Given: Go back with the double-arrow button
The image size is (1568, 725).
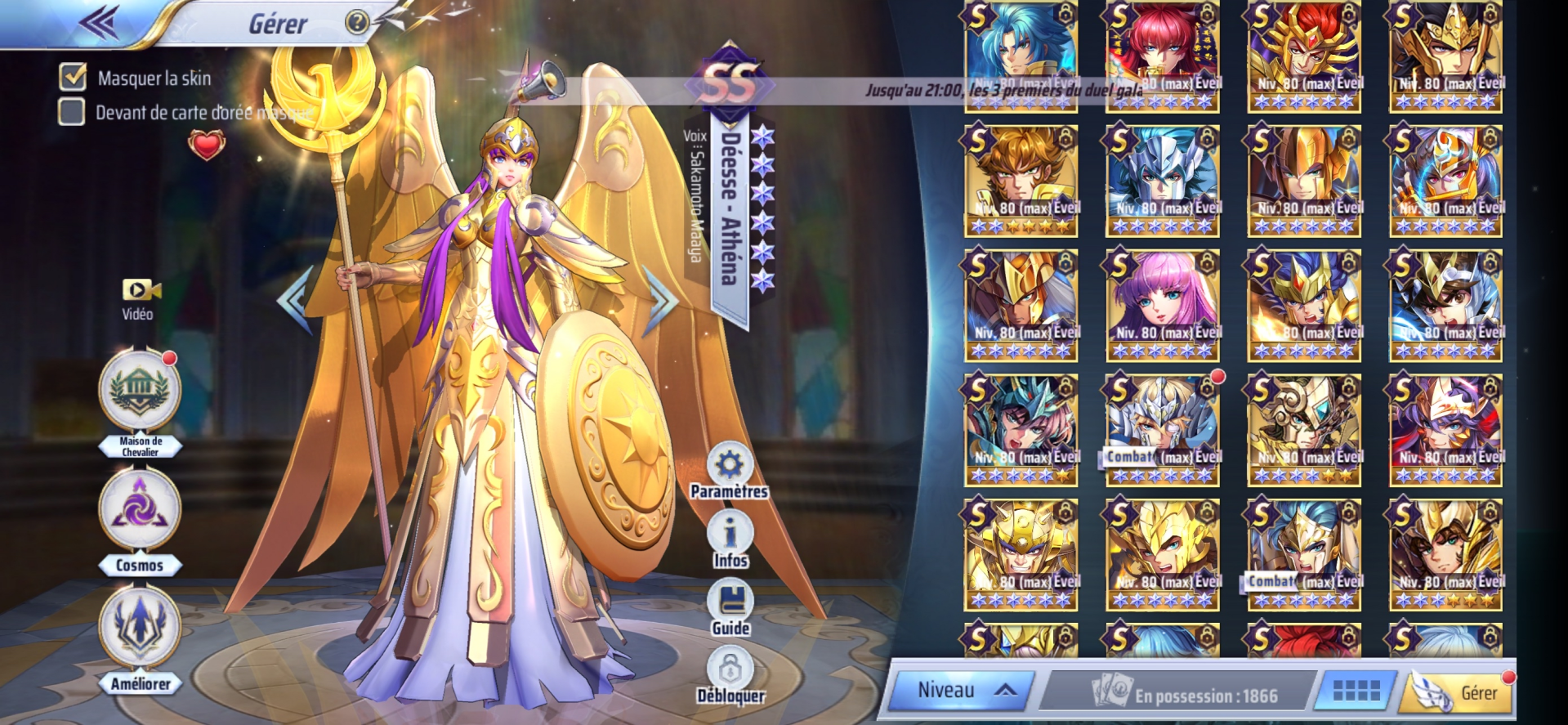Looking at the screenshot, I should [99, 24].
